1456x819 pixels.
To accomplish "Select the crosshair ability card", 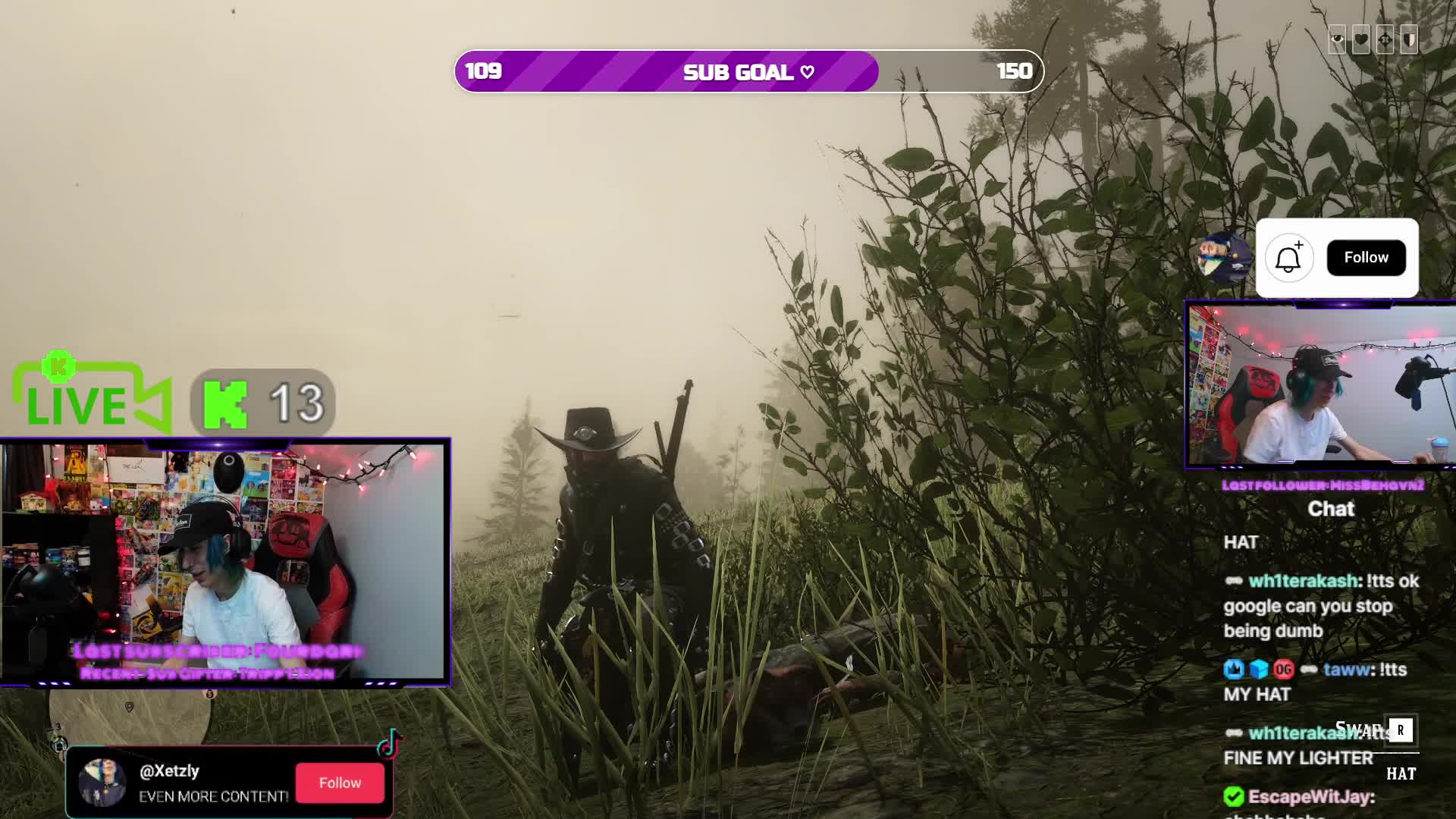I will pos(1385,39).
